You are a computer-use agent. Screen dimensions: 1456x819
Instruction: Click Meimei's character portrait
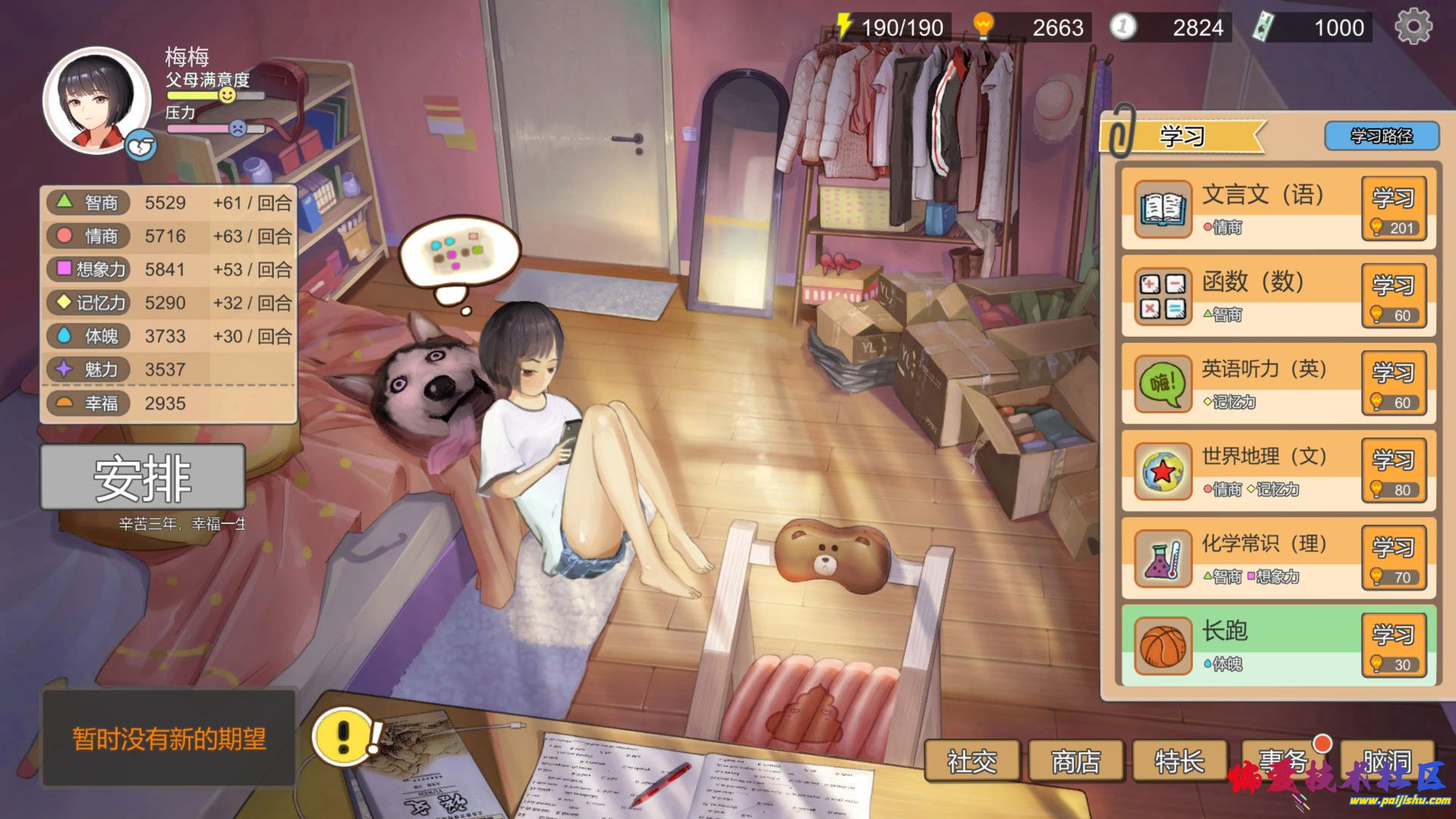click(x=96, y=99)
